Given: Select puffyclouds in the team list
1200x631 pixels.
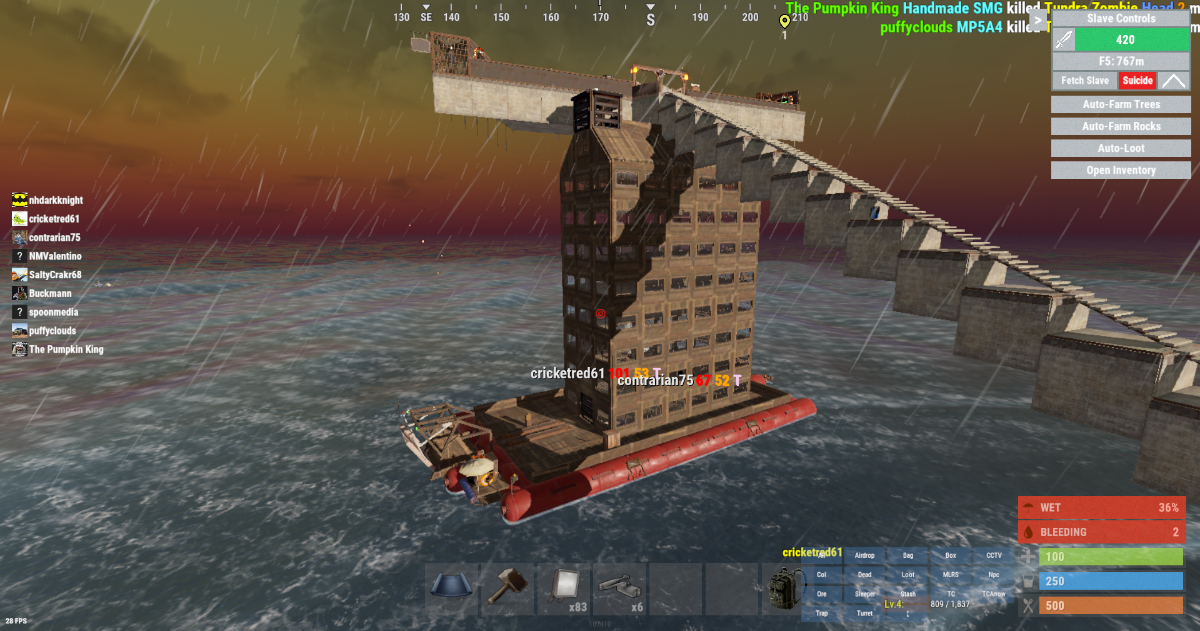Looking at the screenshot, I should coord(52,331).
